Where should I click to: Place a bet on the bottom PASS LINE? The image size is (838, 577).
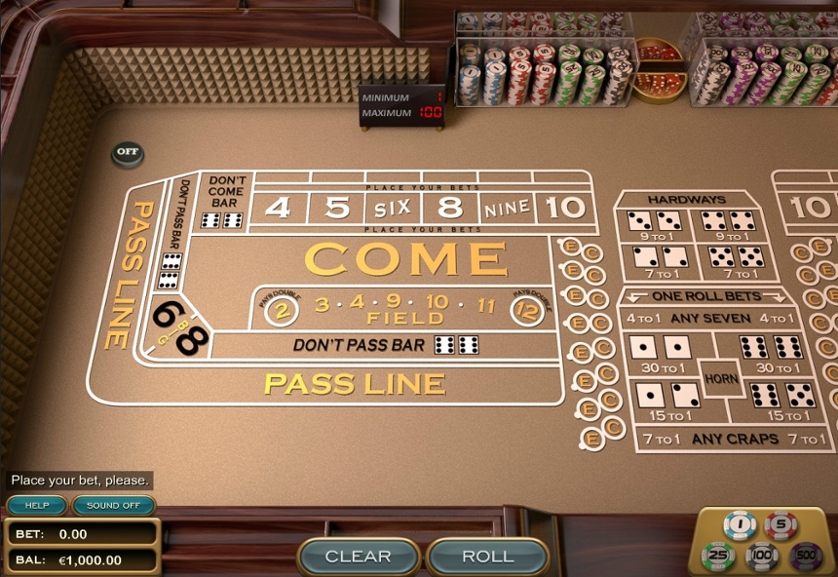point(355,383)
